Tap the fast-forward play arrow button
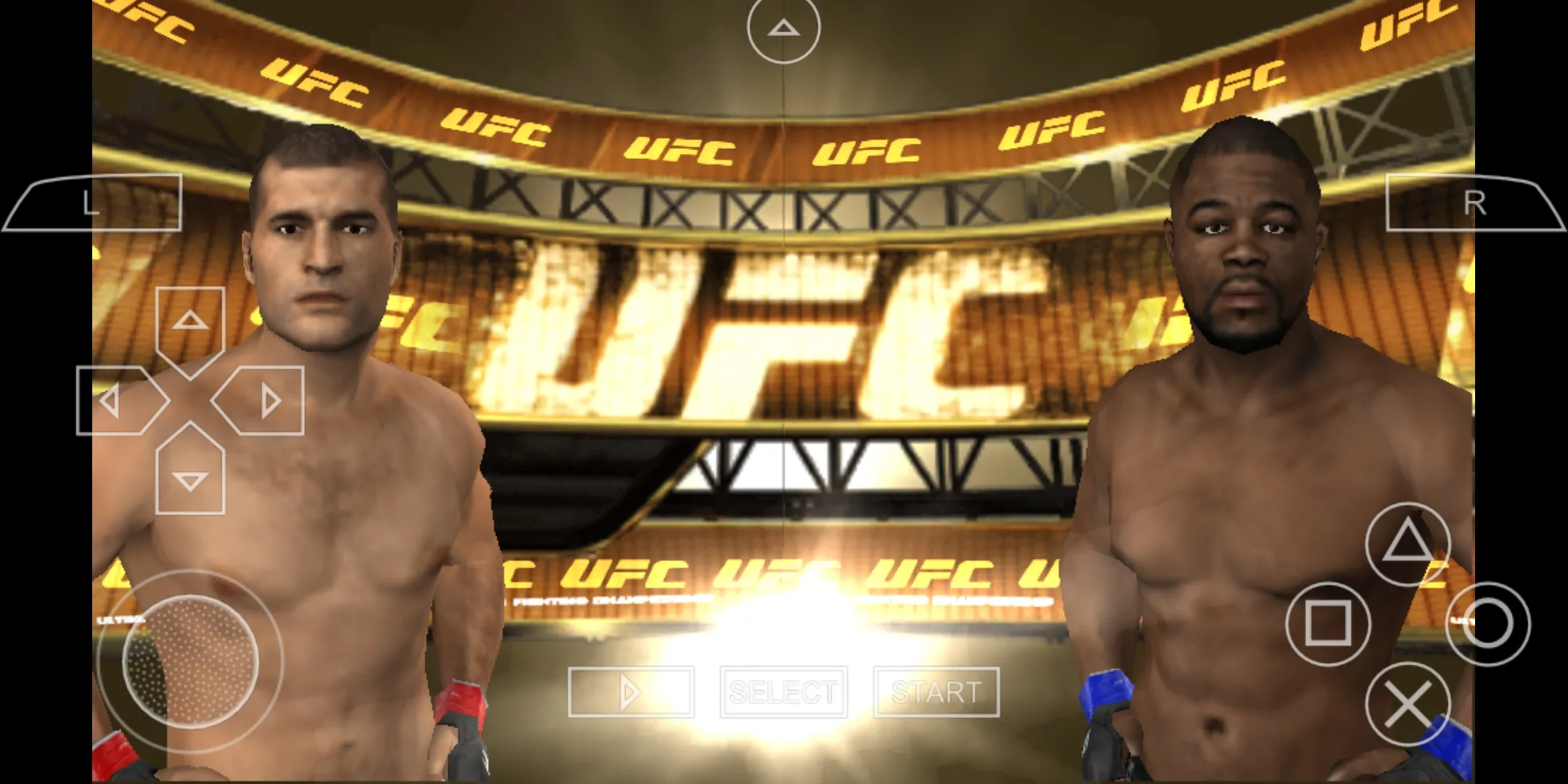Viewport: 1568px width, 784px height. point(630,691)
